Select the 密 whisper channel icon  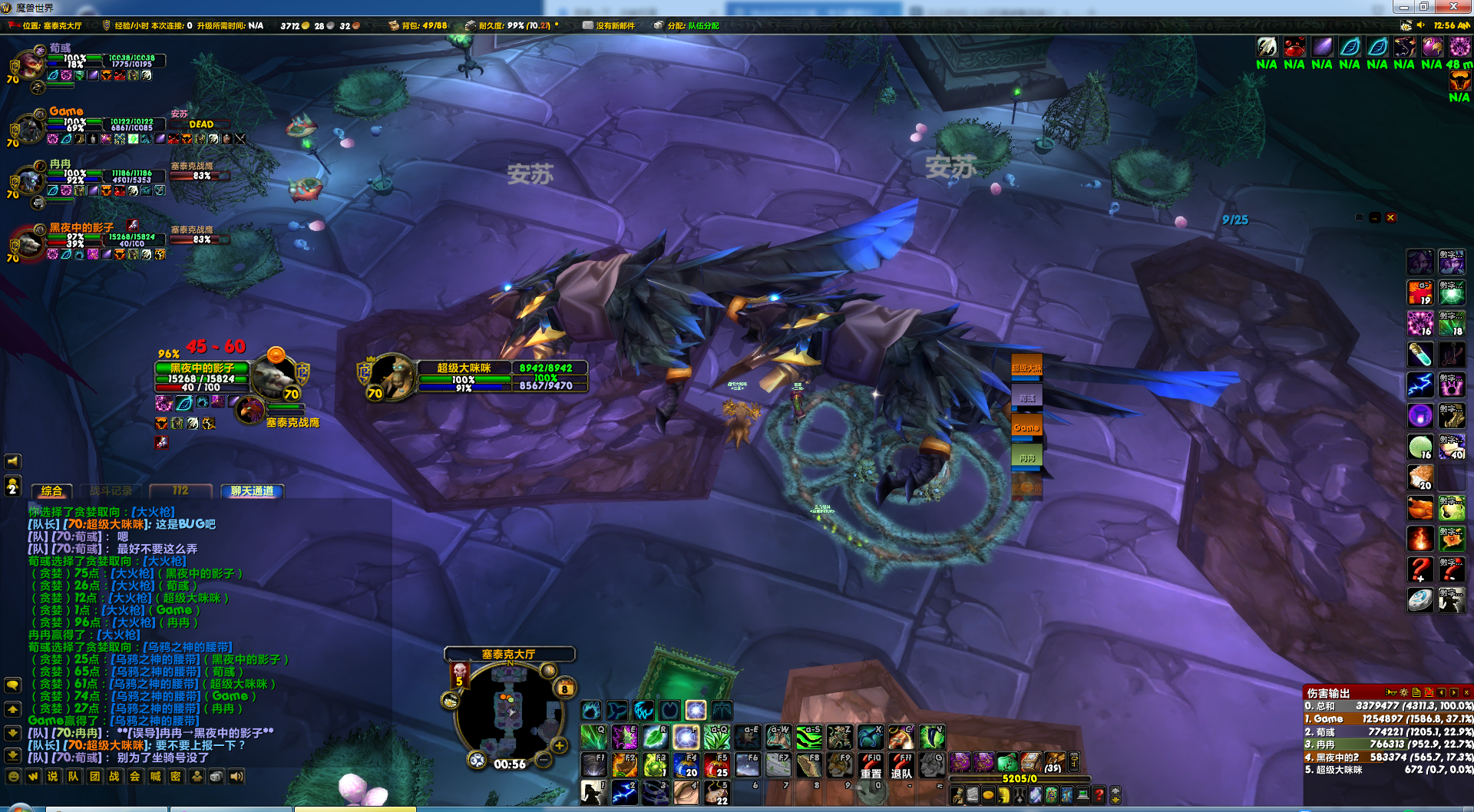[175, 777]
